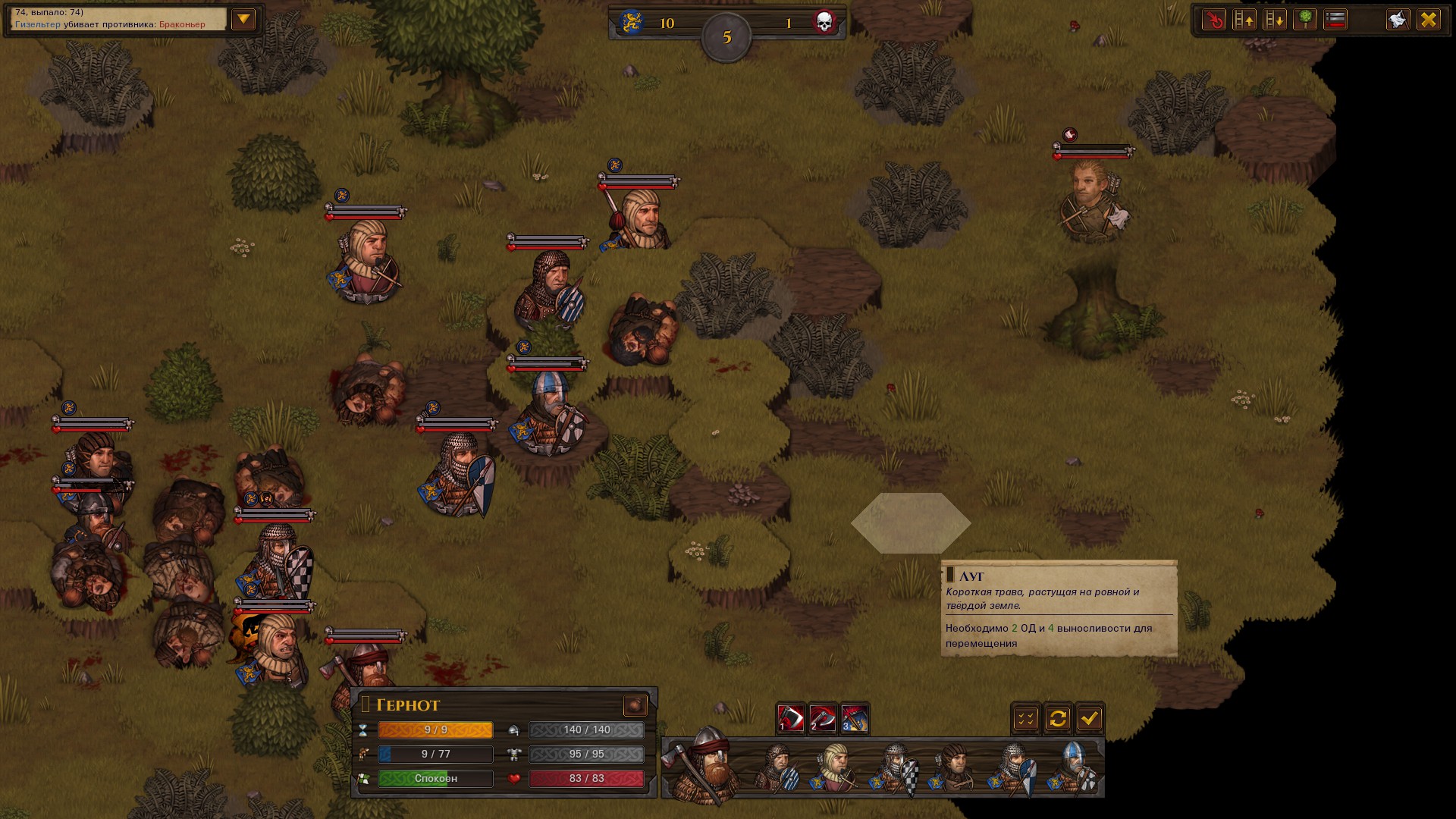Screen dimensions: 1456x819
Task: Wait turn with the circular arrows button
Action: click(x=1058, y=718)
